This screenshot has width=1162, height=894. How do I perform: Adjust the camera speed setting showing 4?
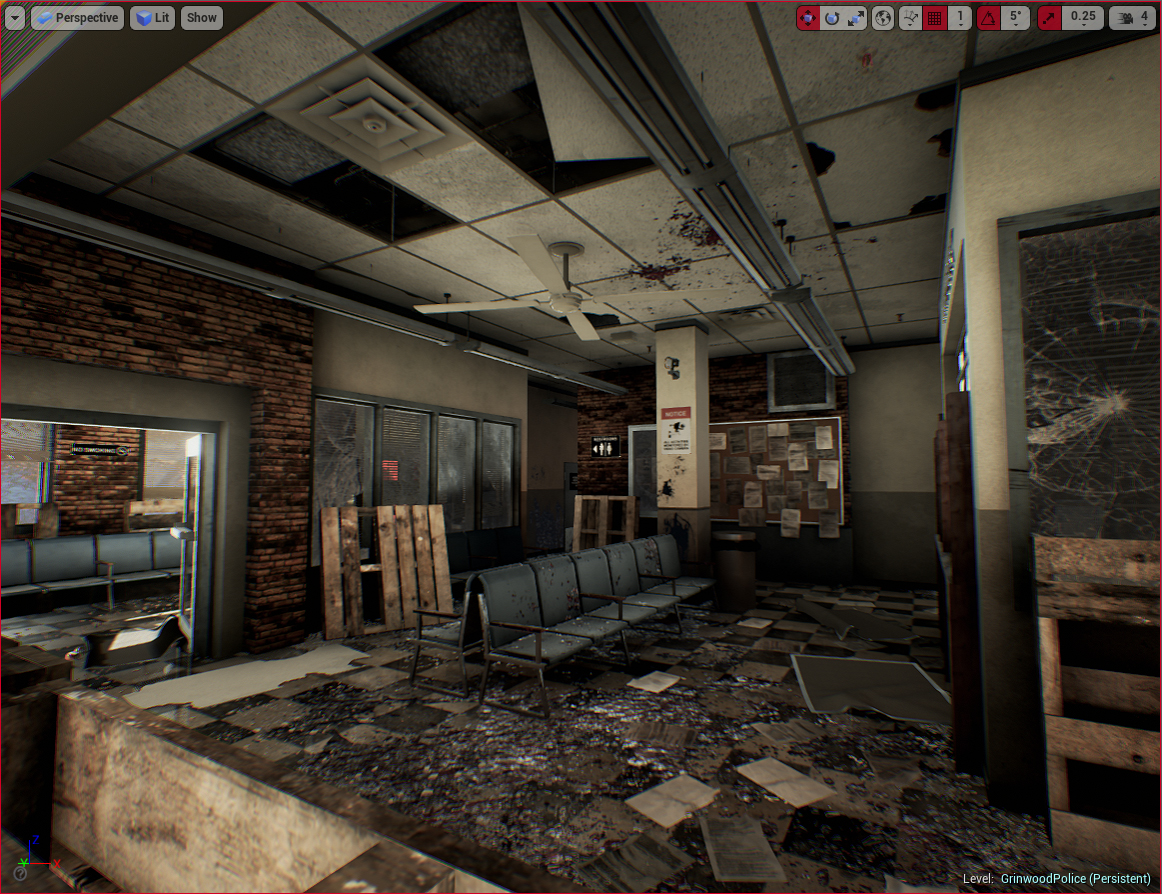click(x=1133, y=17)
